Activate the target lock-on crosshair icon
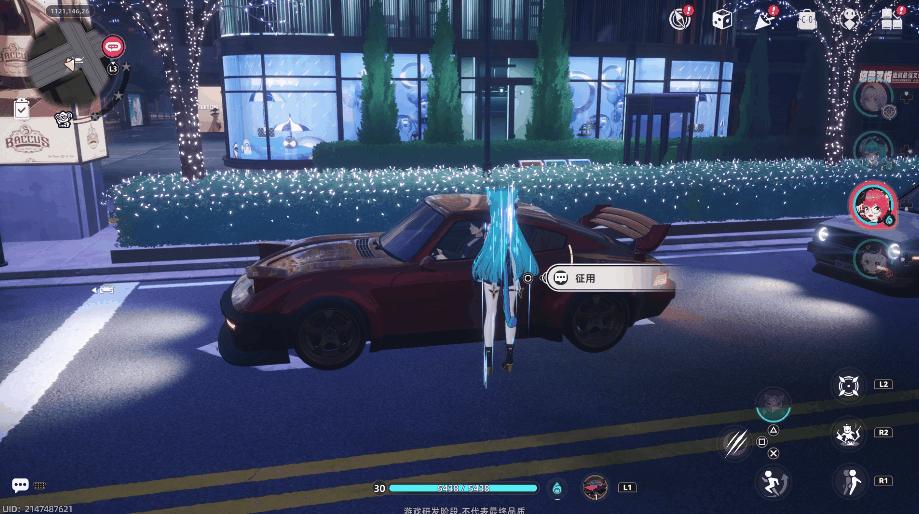The height and width of the screenshot is (514, 919). click(849, 386)
